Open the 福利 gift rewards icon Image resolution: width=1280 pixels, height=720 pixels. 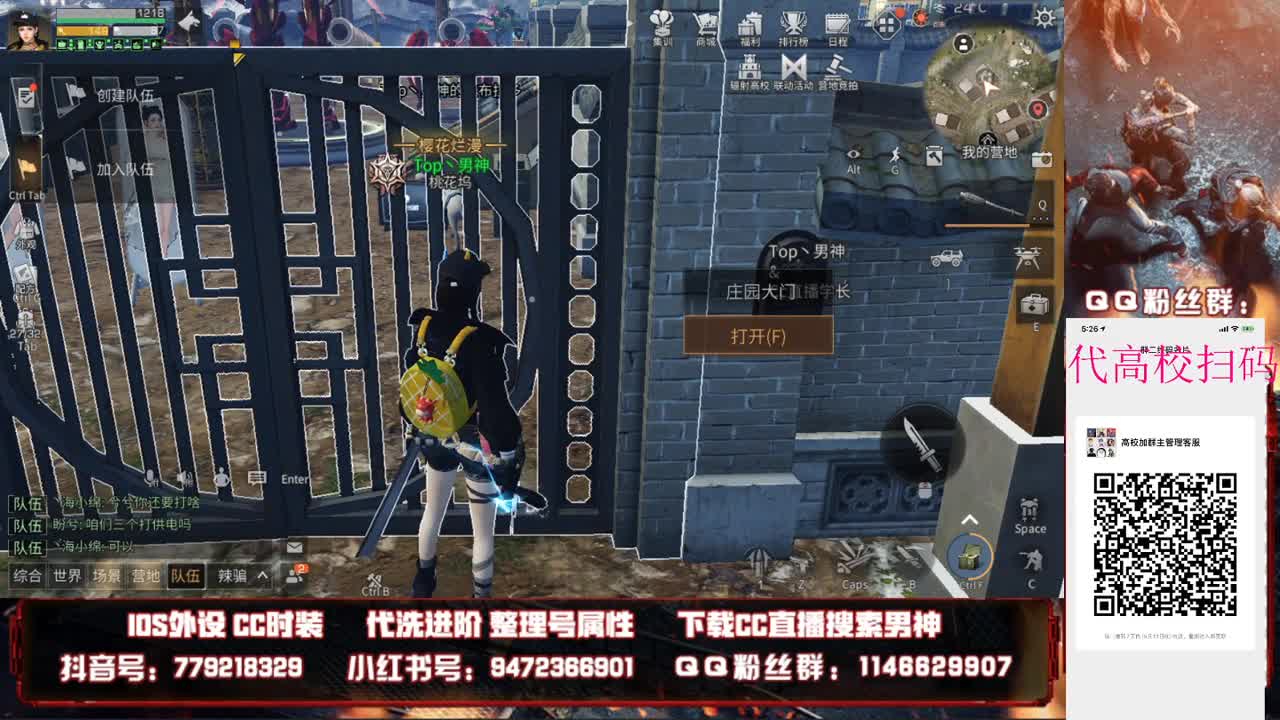click(x=751, y=25)
